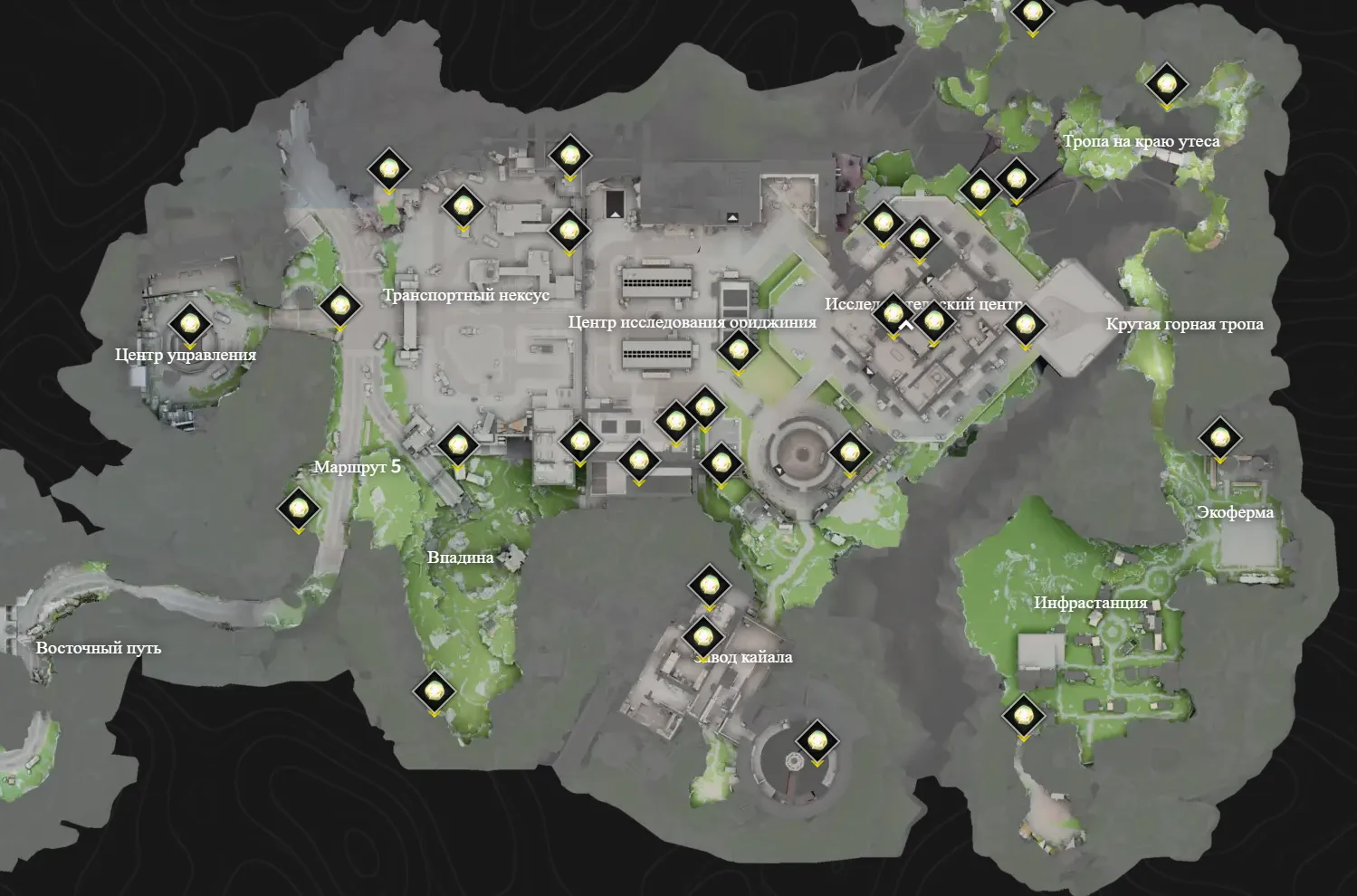The height and width of the screenshot is (896, 1357).
Task: Click the marker overlapping the Завод кайала label
Action: pos(703,637)
